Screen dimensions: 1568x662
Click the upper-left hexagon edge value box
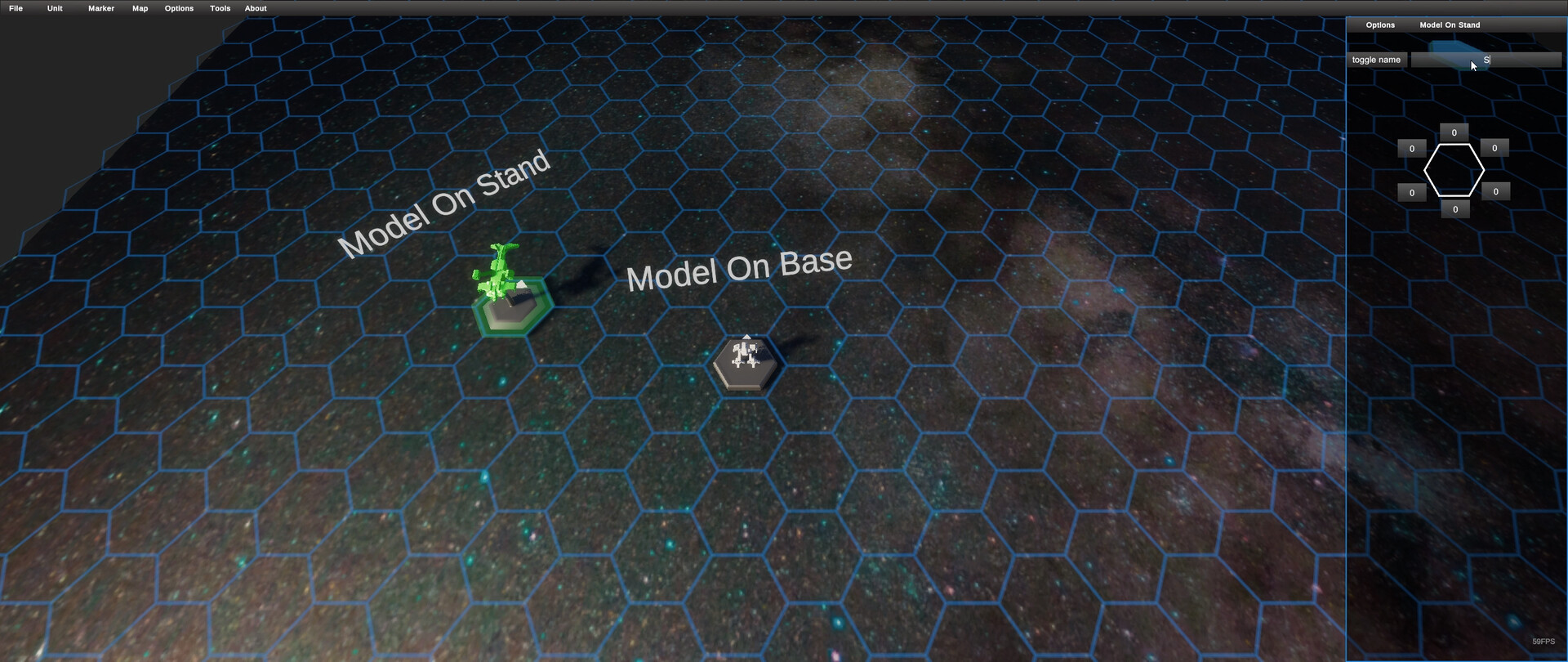tap(1412, 148)
